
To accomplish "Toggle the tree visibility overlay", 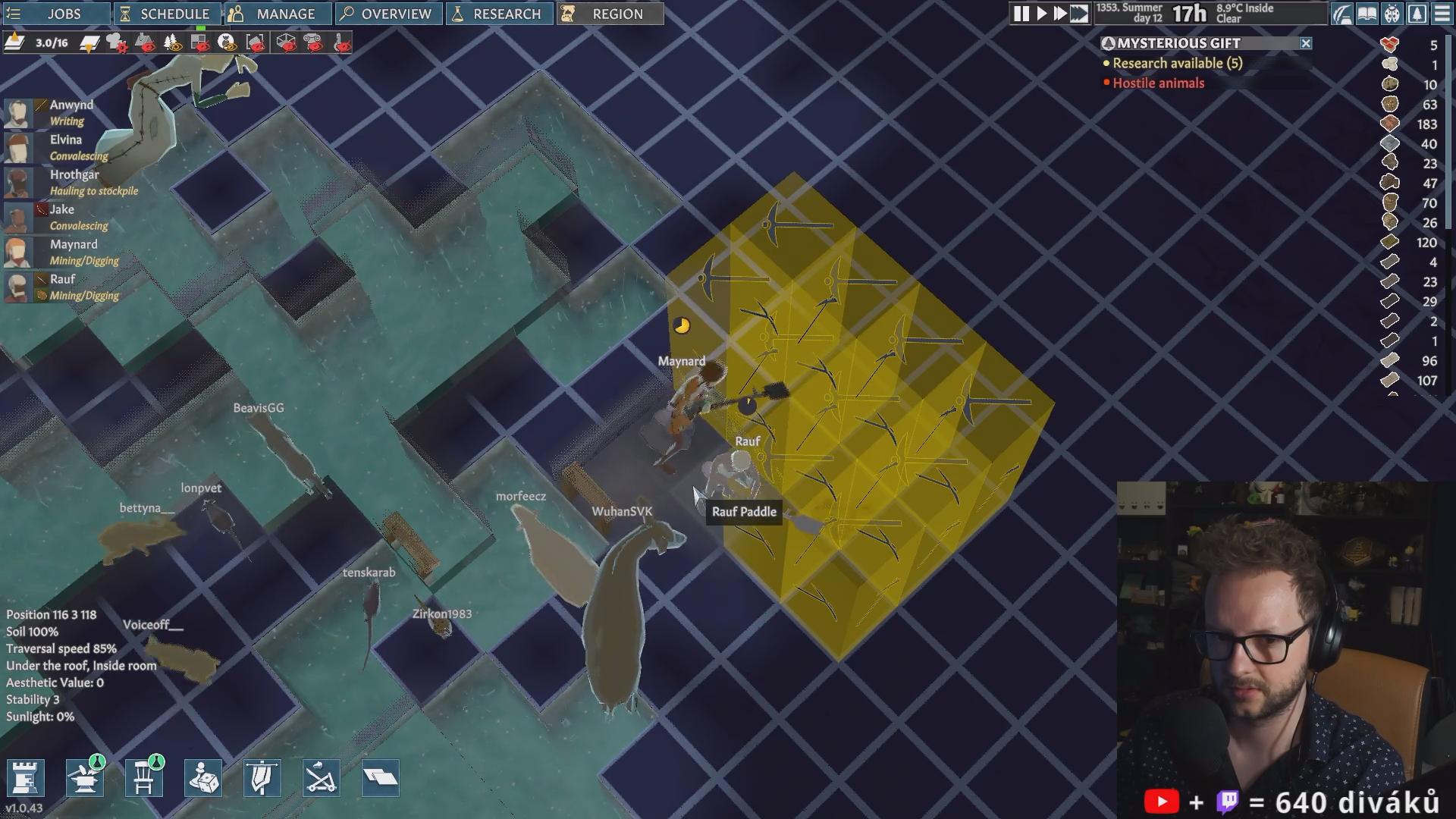I will [x=173, y=42].
